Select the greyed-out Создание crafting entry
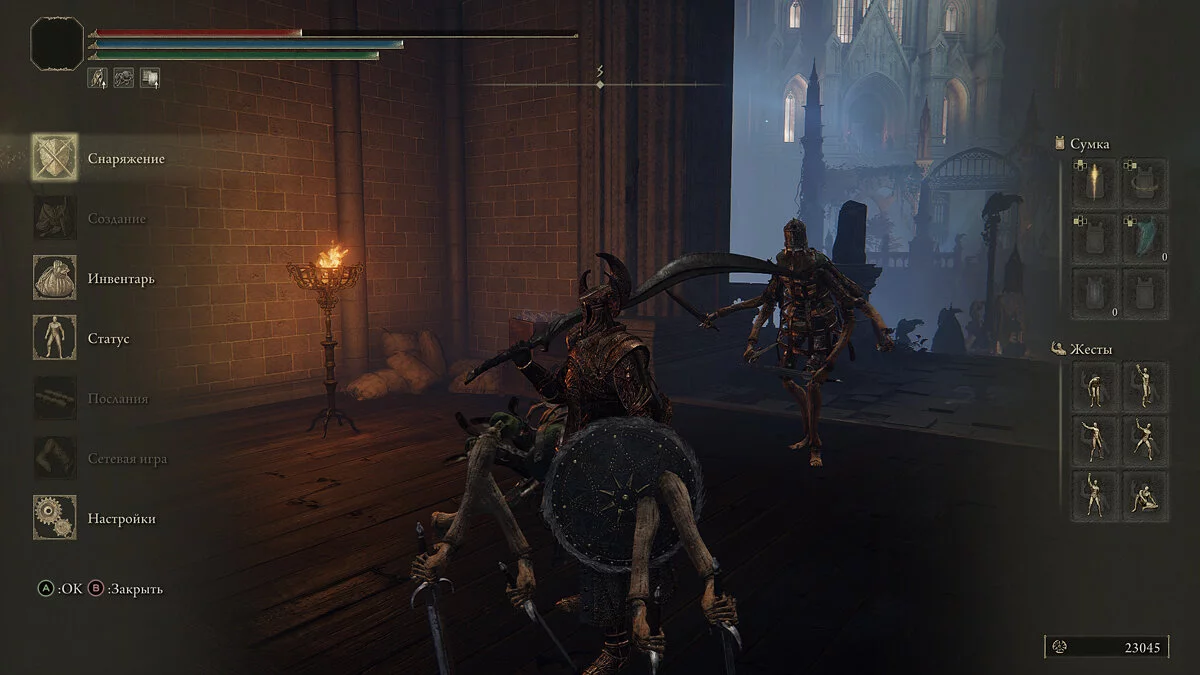This screenshot has height=675, width=1200. click(x=55, y=218)
